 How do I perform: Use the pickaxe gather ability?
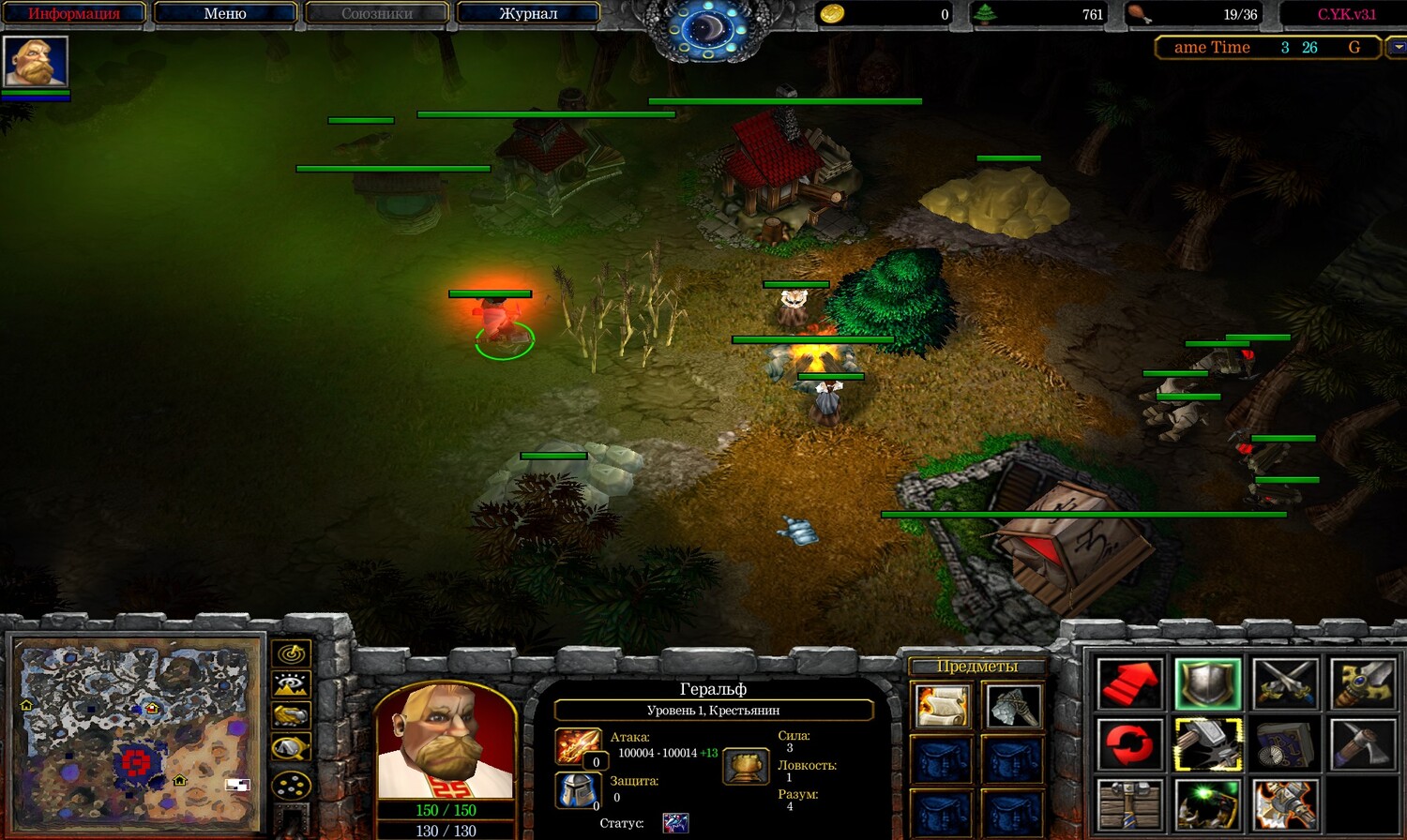coord(1362,744)
